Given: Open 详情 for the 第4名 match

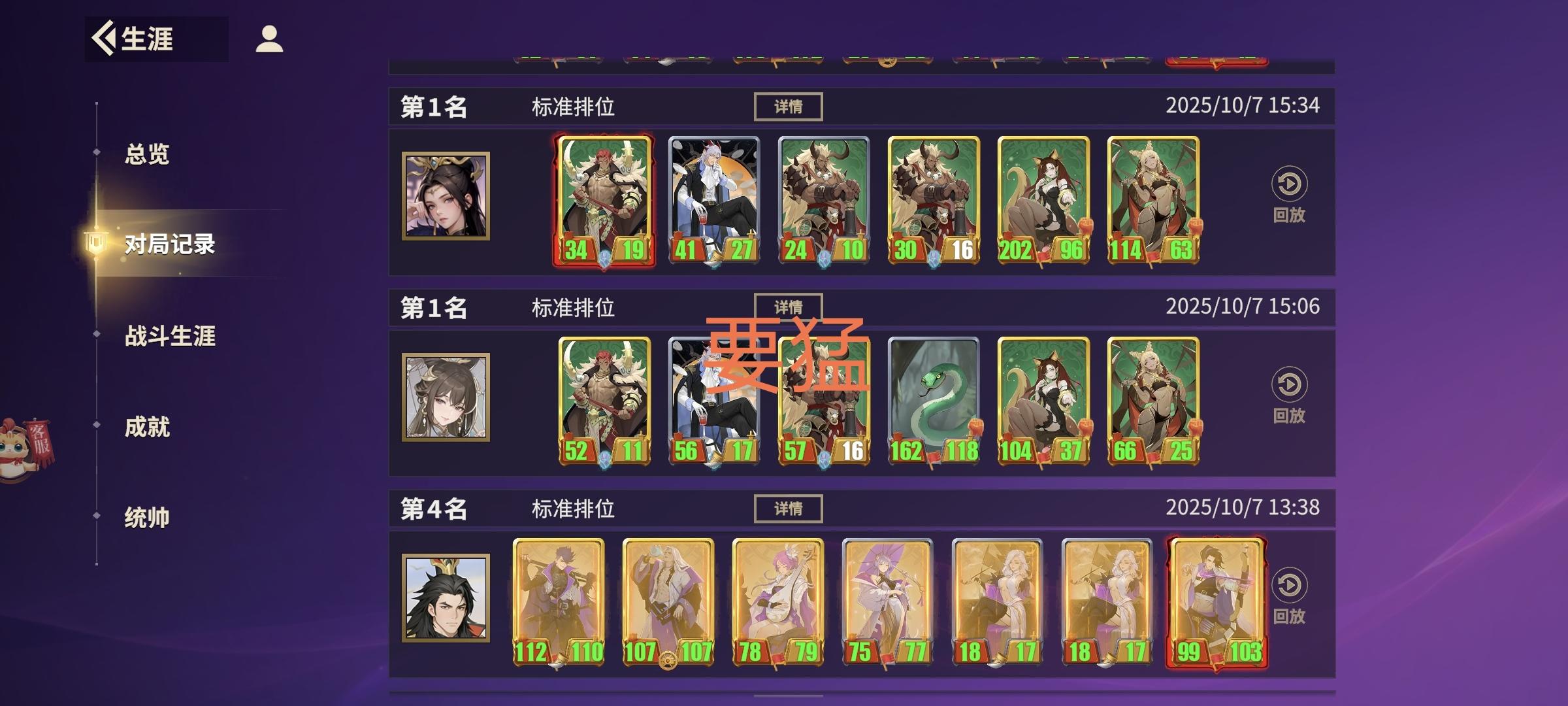Looking at the screenshot, I should click(787, 509).
